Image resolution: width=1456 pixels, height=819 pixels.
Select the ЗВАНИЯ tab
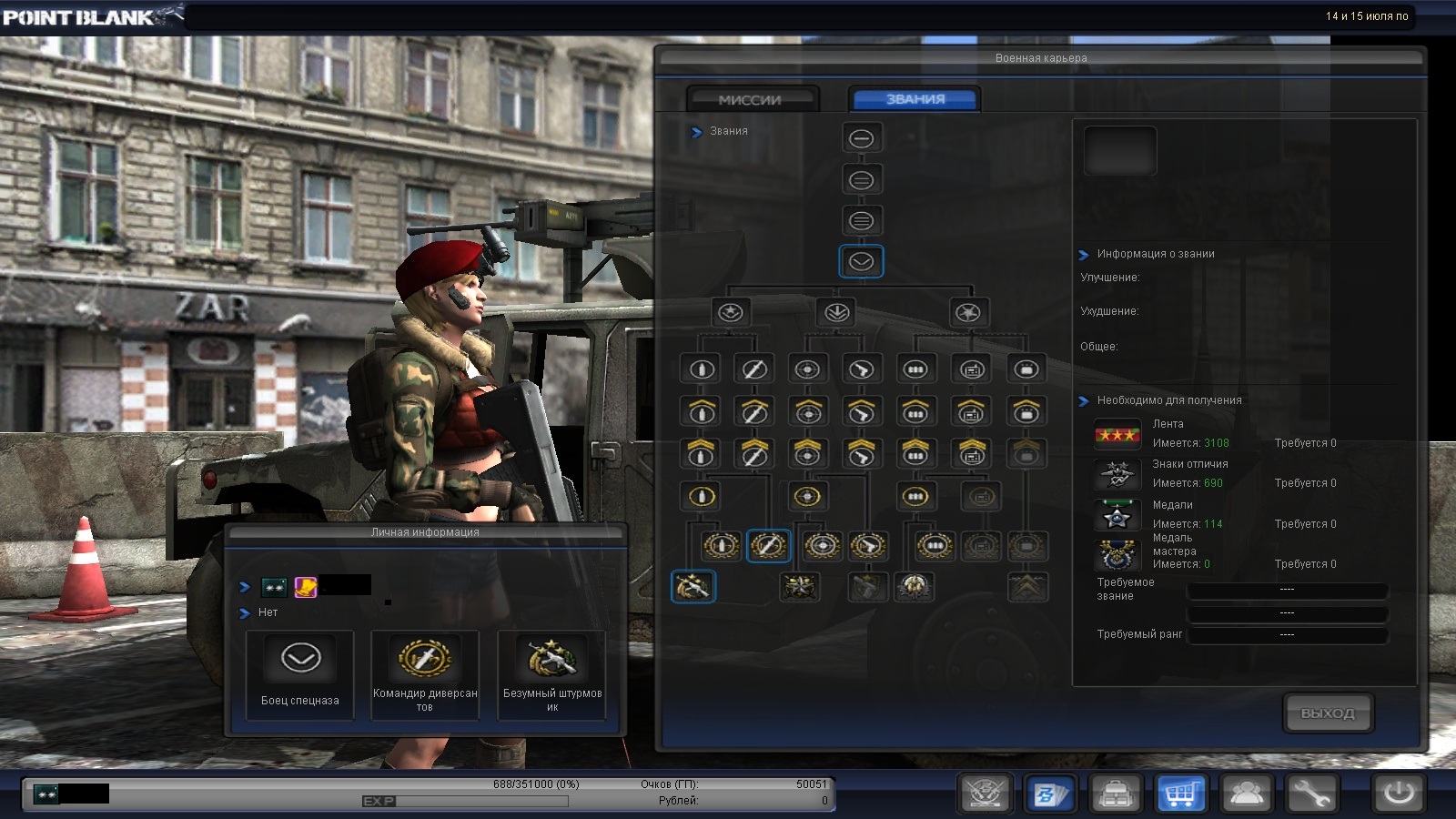(915, 99)
